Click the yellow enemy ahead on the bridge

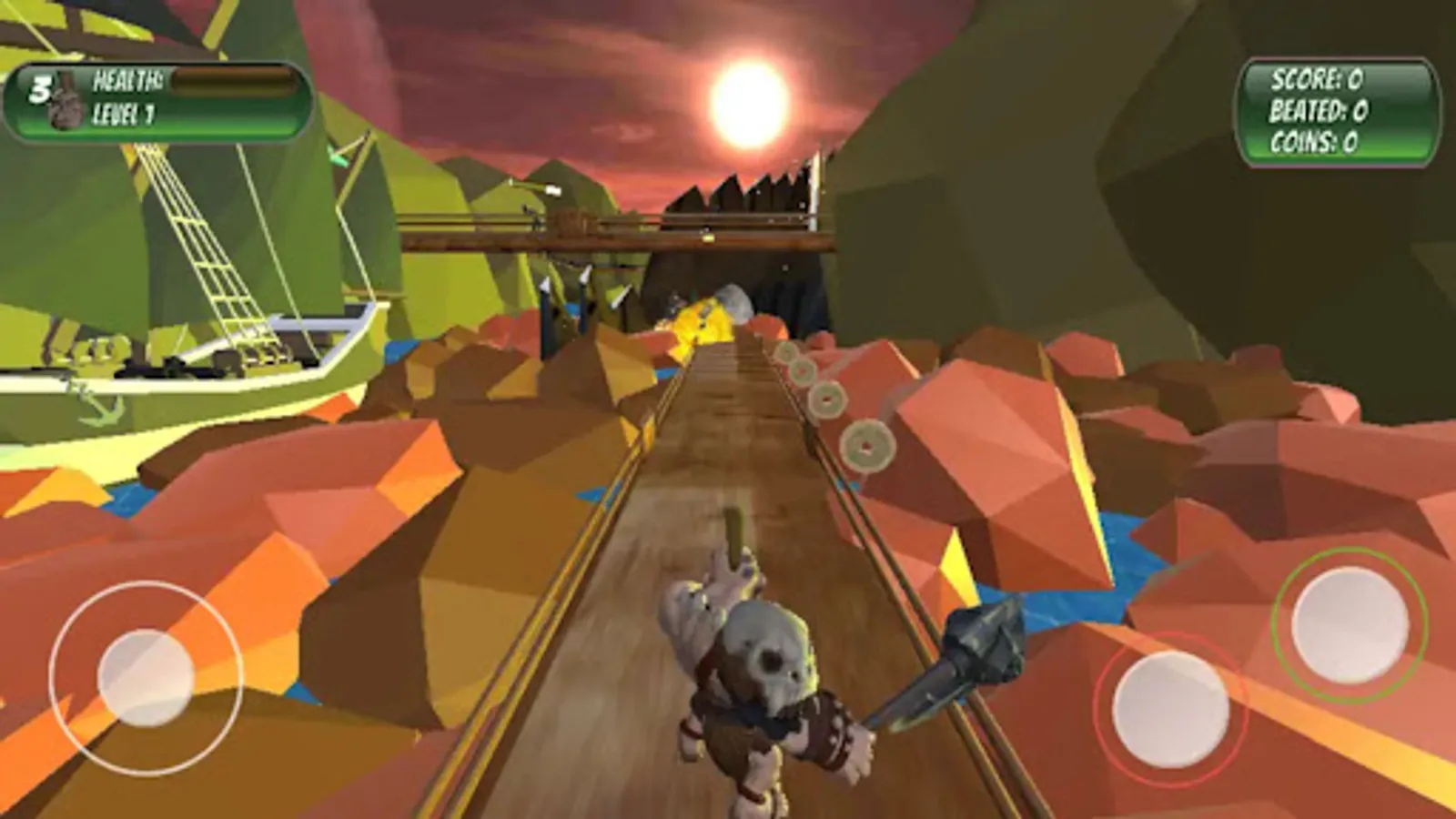pos(701,318)
